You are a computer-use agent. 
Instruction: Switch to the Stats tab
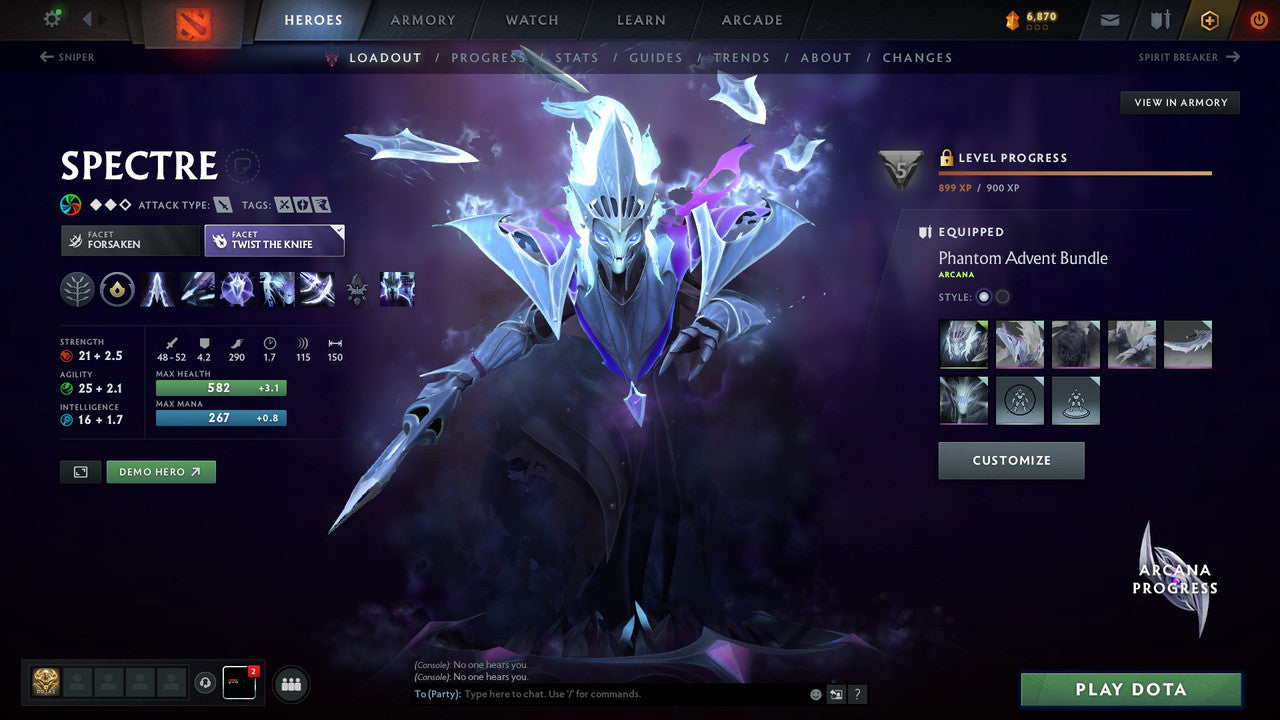[577, 57]
